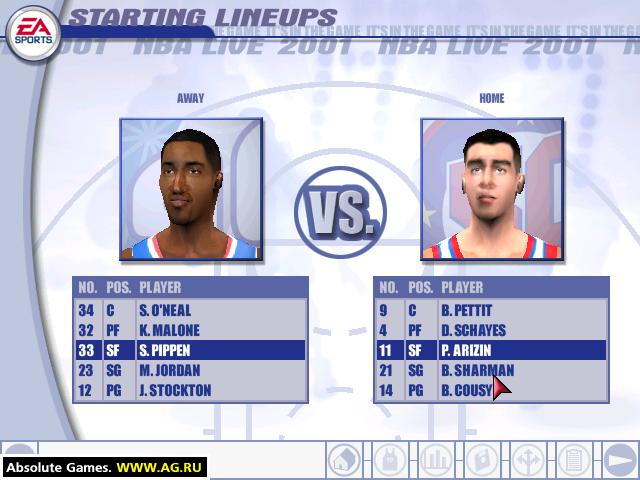
Task: Open the bar chart statistics icon
Action: [435, 460]
